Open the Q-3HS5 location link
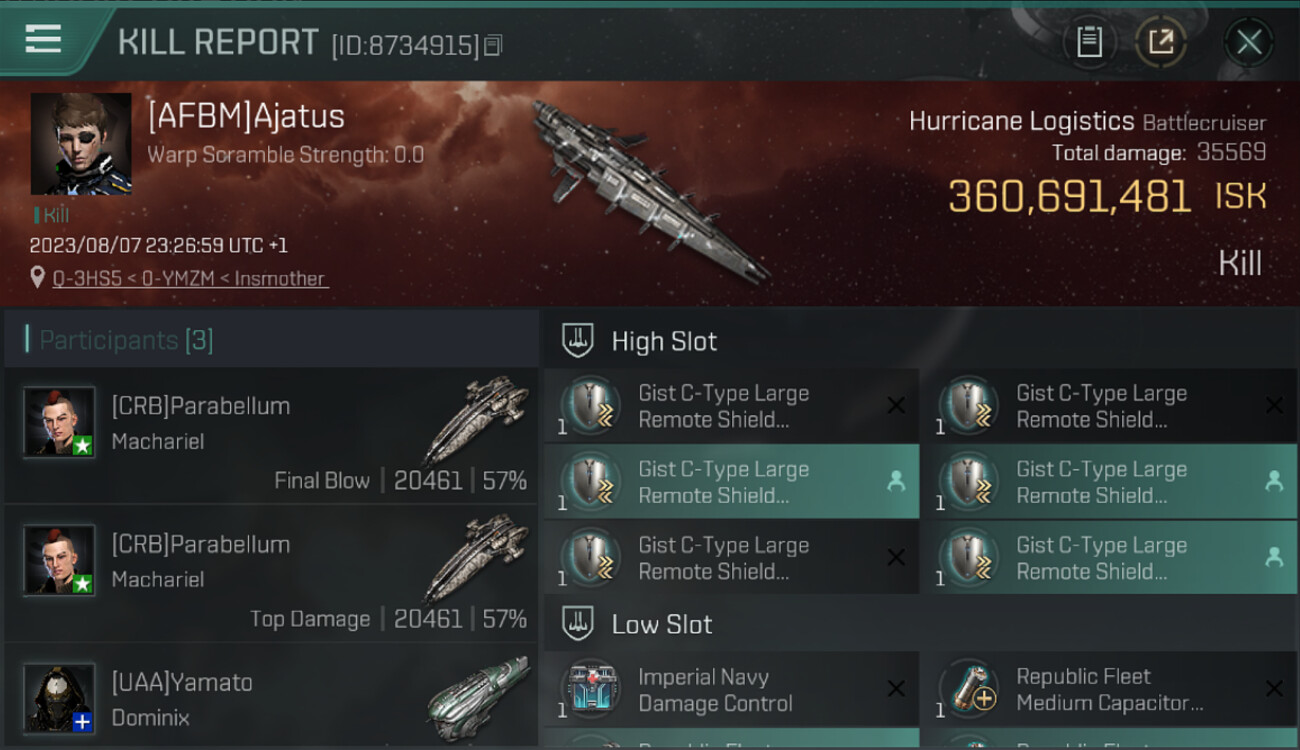Screen dimensions: 1300x750 point(190,279)
